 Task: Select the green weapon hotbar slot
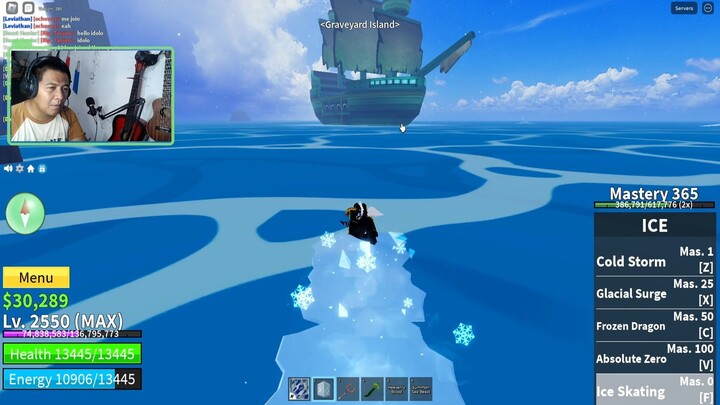tap(371, 389)
